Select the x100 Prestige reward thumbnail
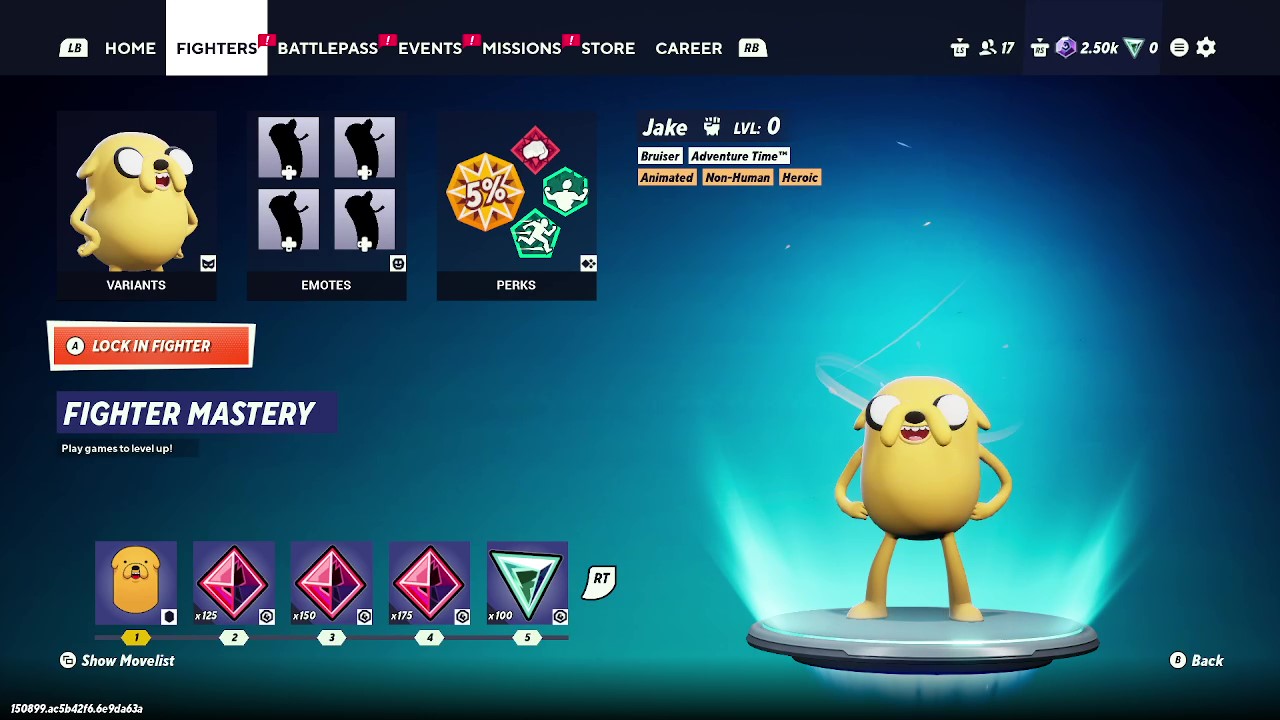 pyautogui.click(x=527, y=582)
